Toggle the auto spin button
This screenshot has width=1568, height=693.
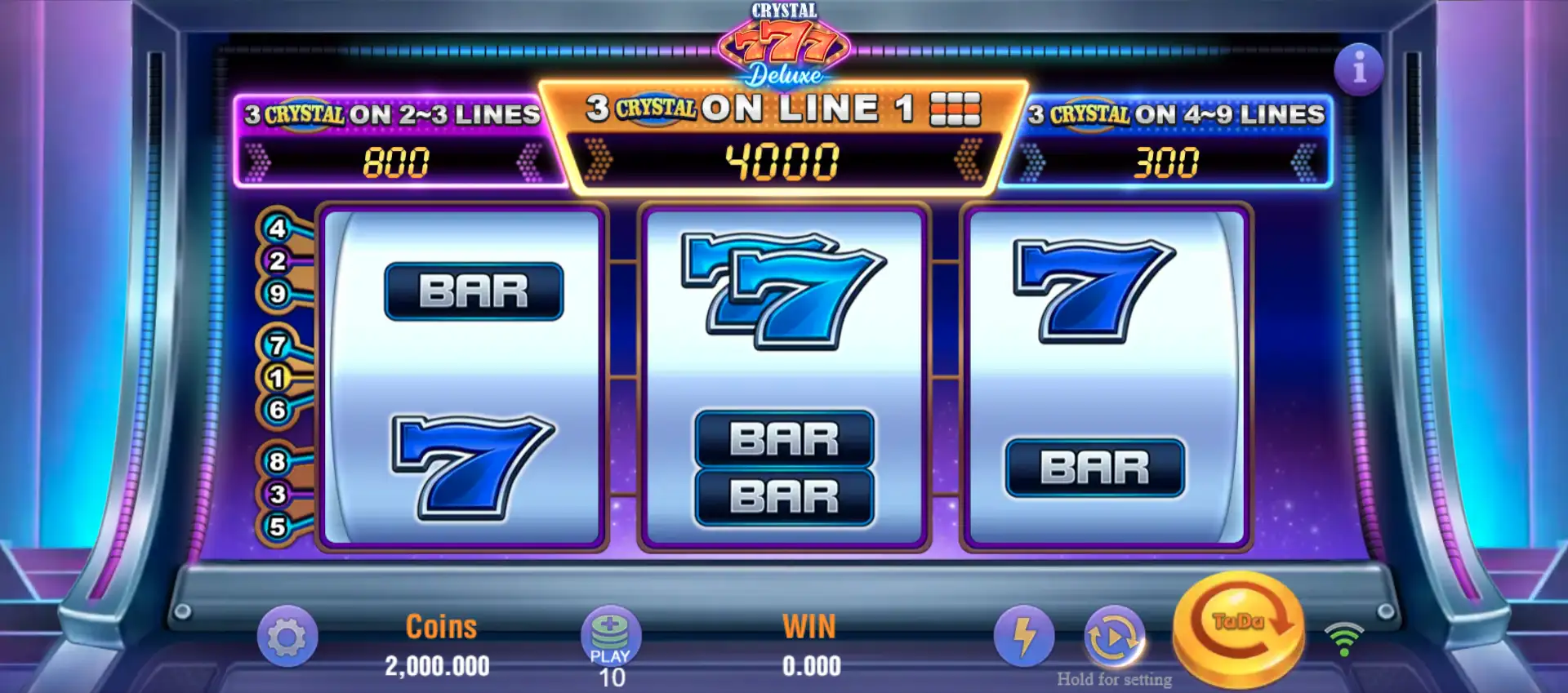tap(1113, 636)
